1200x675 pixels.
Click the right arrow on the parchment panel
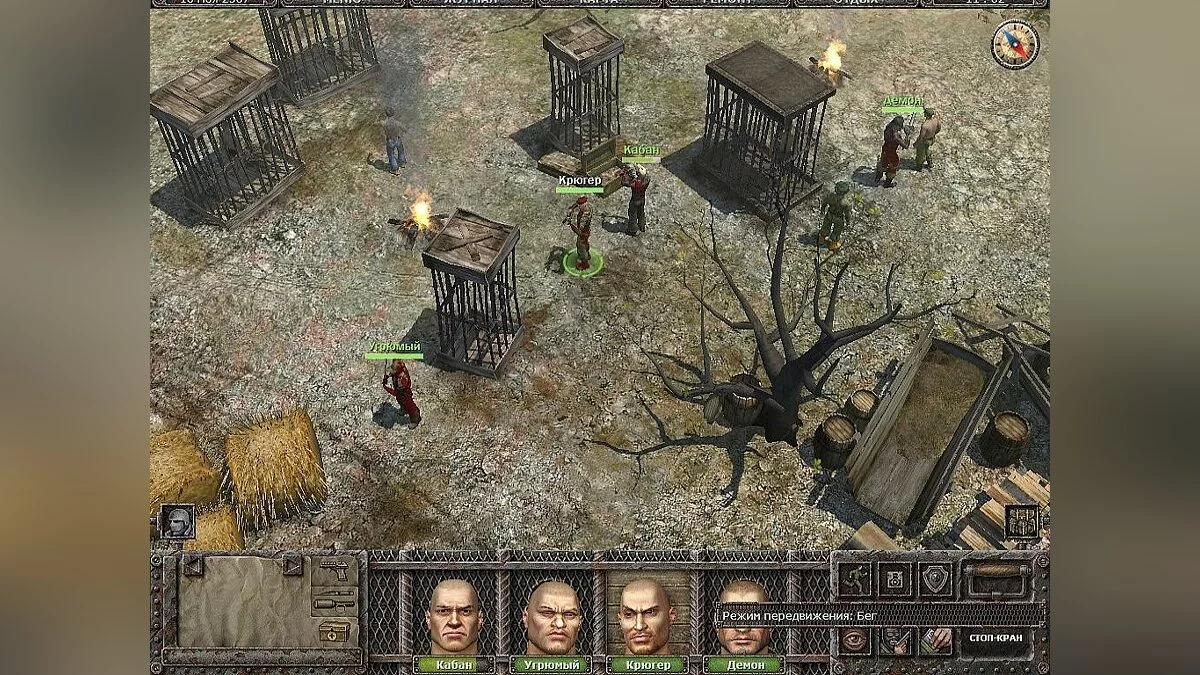[x=293, y=566]
